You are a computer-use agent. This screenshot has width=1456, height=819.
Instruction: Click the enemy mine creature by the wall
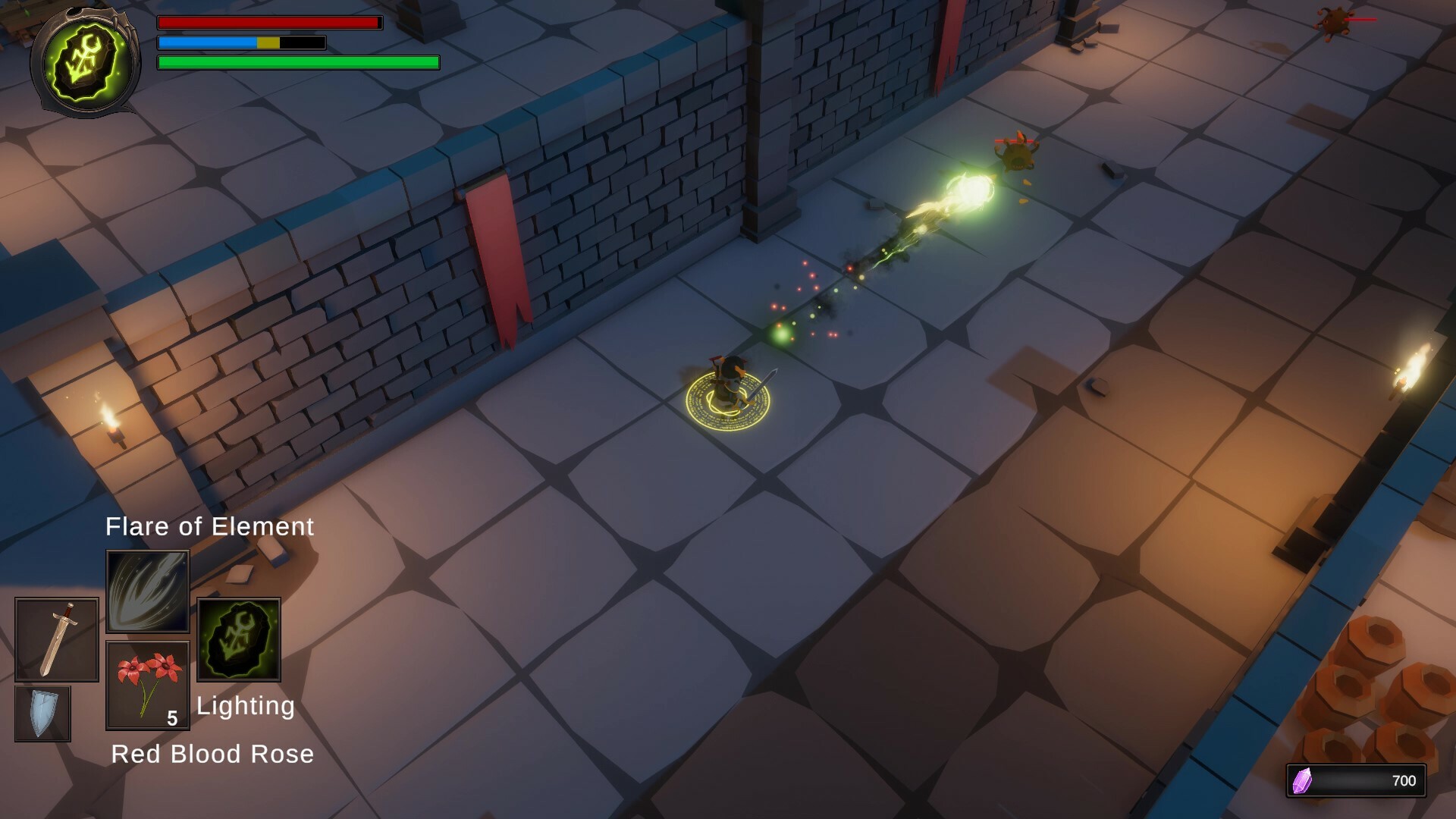[1016, 152]
